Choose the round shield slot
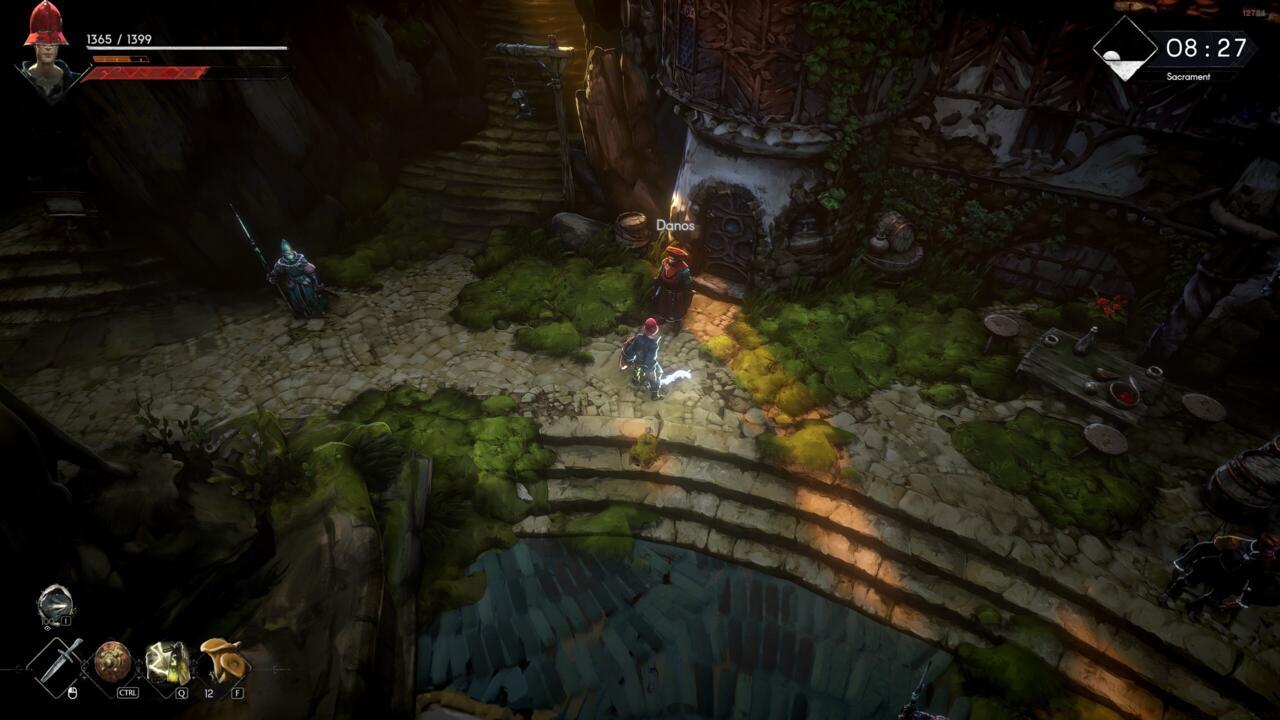Image resolution: width=1280 pixels, height=720 pixels. point(113,661)
